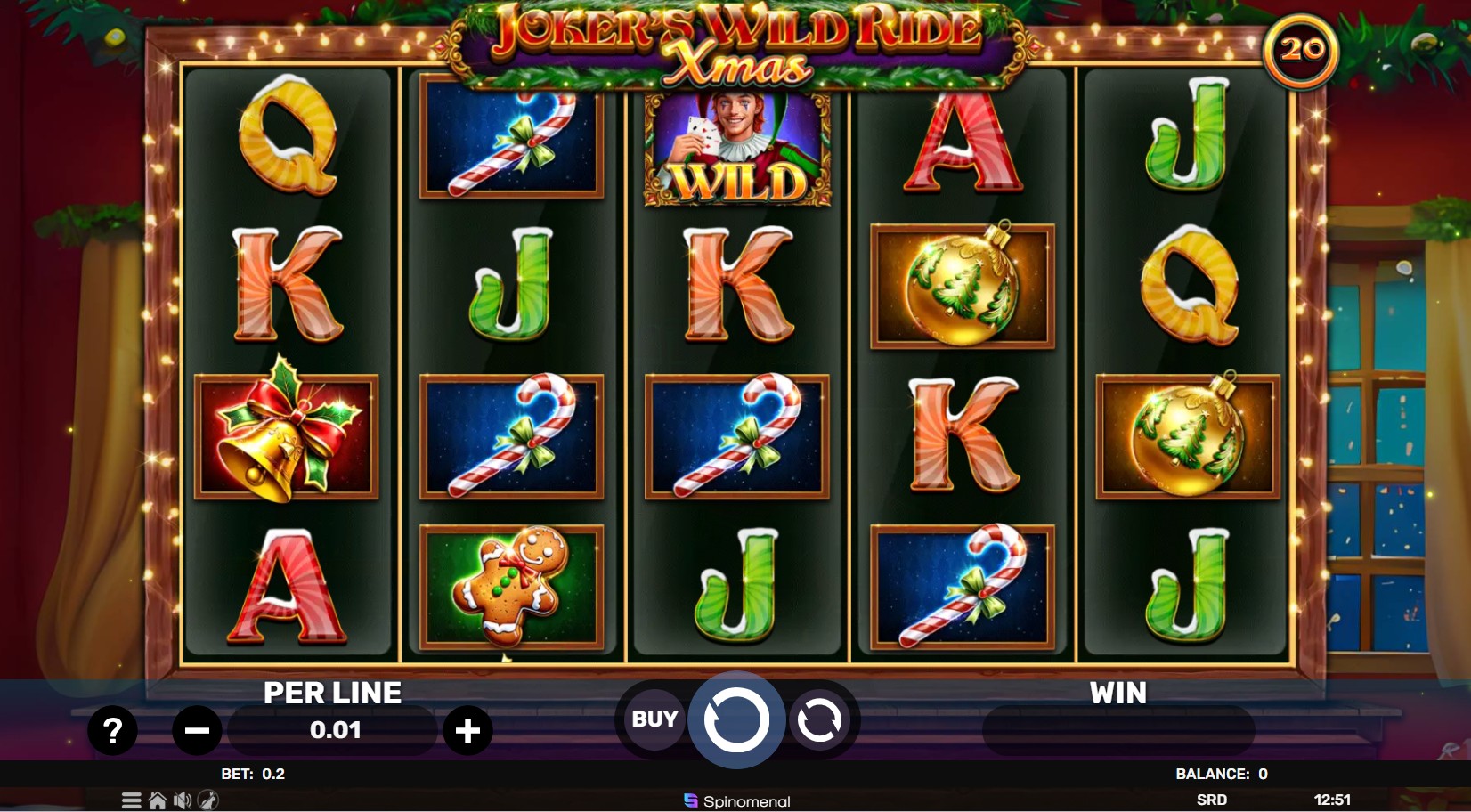Image resolution: width=1471 pixels, height=812 pixels.
Task: Click the rabbit icon next to the speaker
Action: tap(209, 800)
